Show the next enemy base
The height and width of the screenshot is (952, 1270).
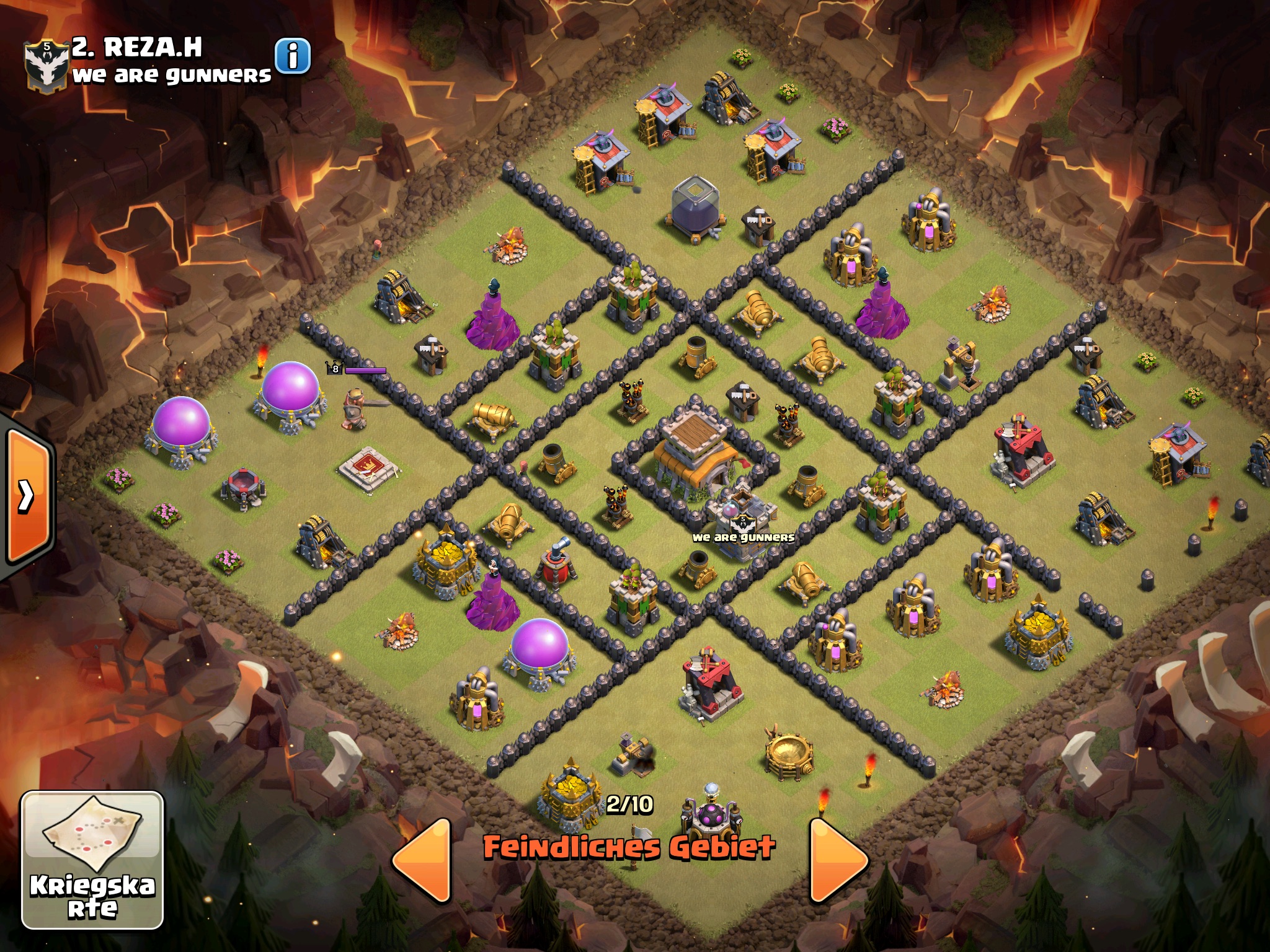[x=838, y=860]
